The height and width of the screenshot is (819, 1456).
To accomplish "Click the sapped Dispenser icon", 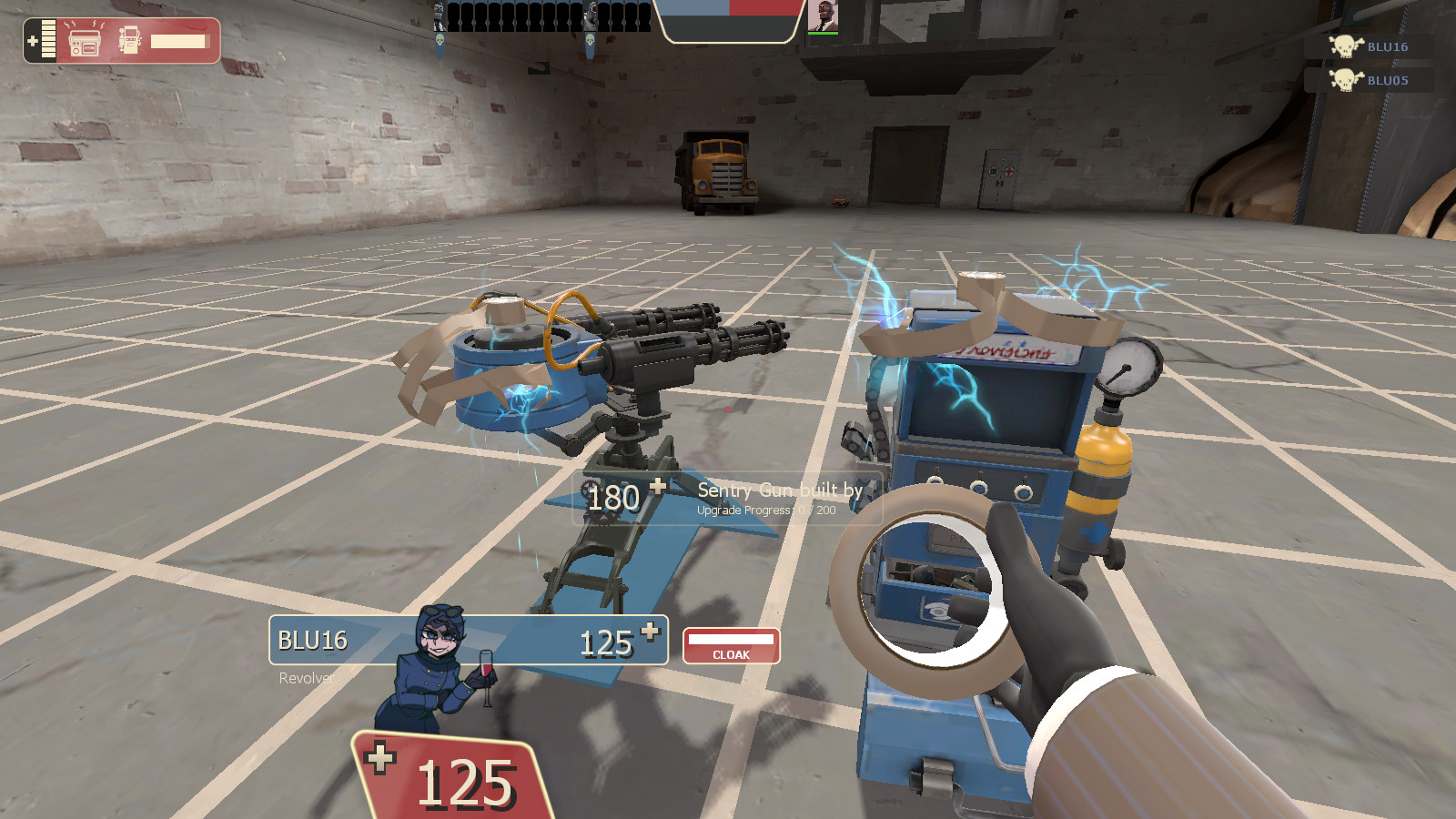I will [x=130, y=40].
